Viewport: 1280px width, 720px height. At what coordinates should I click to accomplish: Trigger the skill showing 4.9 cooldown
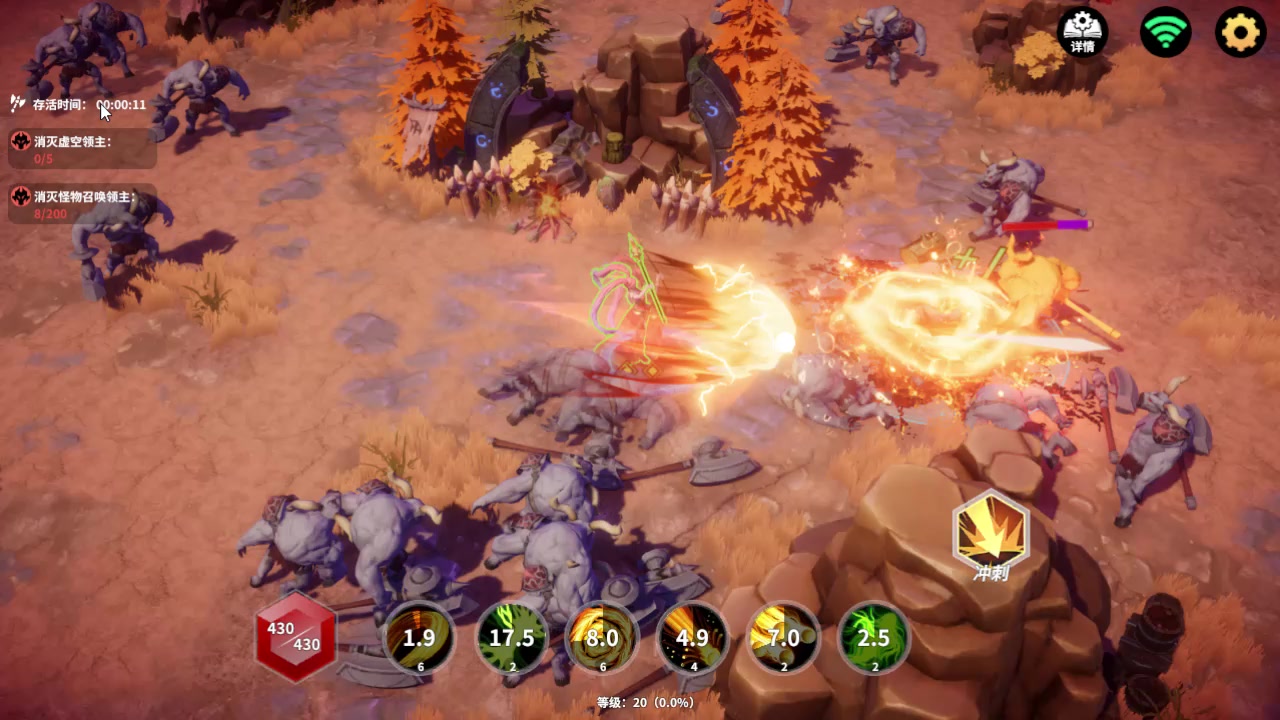[692, 638]
